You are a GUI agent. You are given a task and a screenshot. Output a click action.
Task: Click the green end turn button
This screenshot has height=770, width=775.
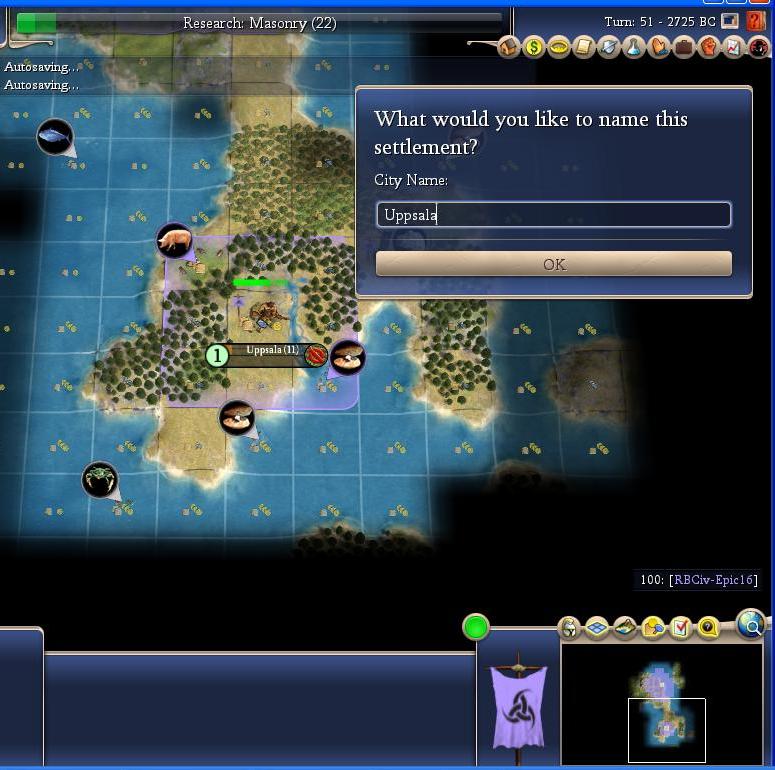pyautogui.click(x=476, y=628)
